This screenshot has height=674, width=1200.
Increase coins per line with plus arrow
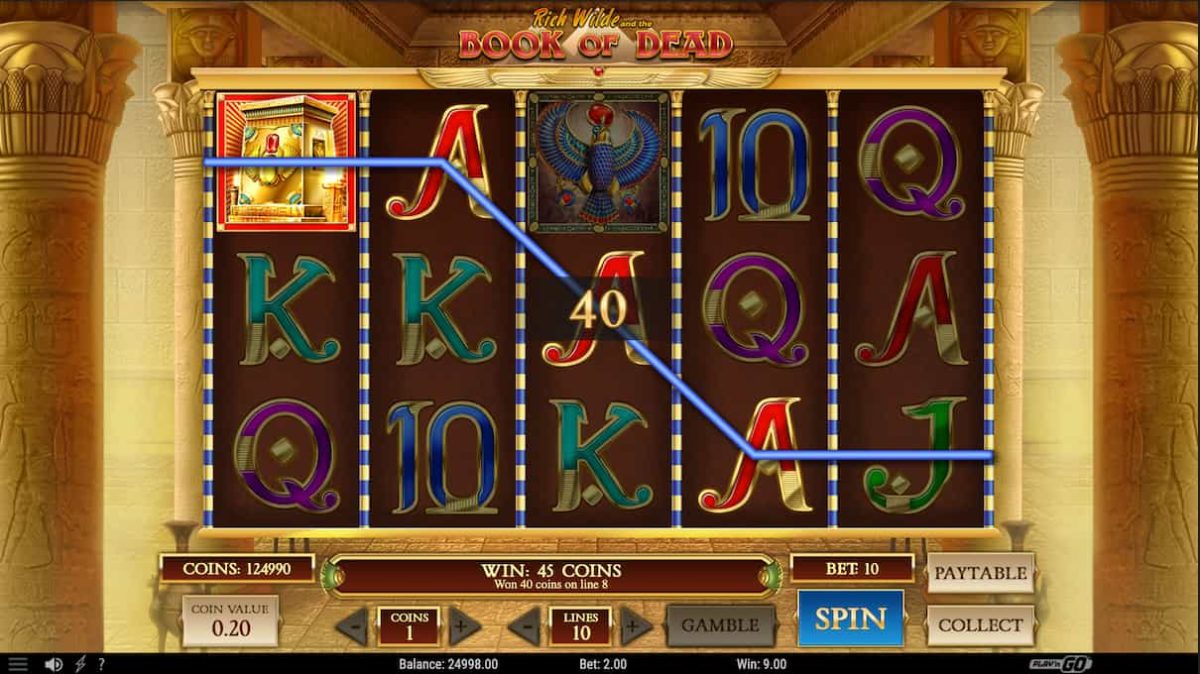pos(463,627)
